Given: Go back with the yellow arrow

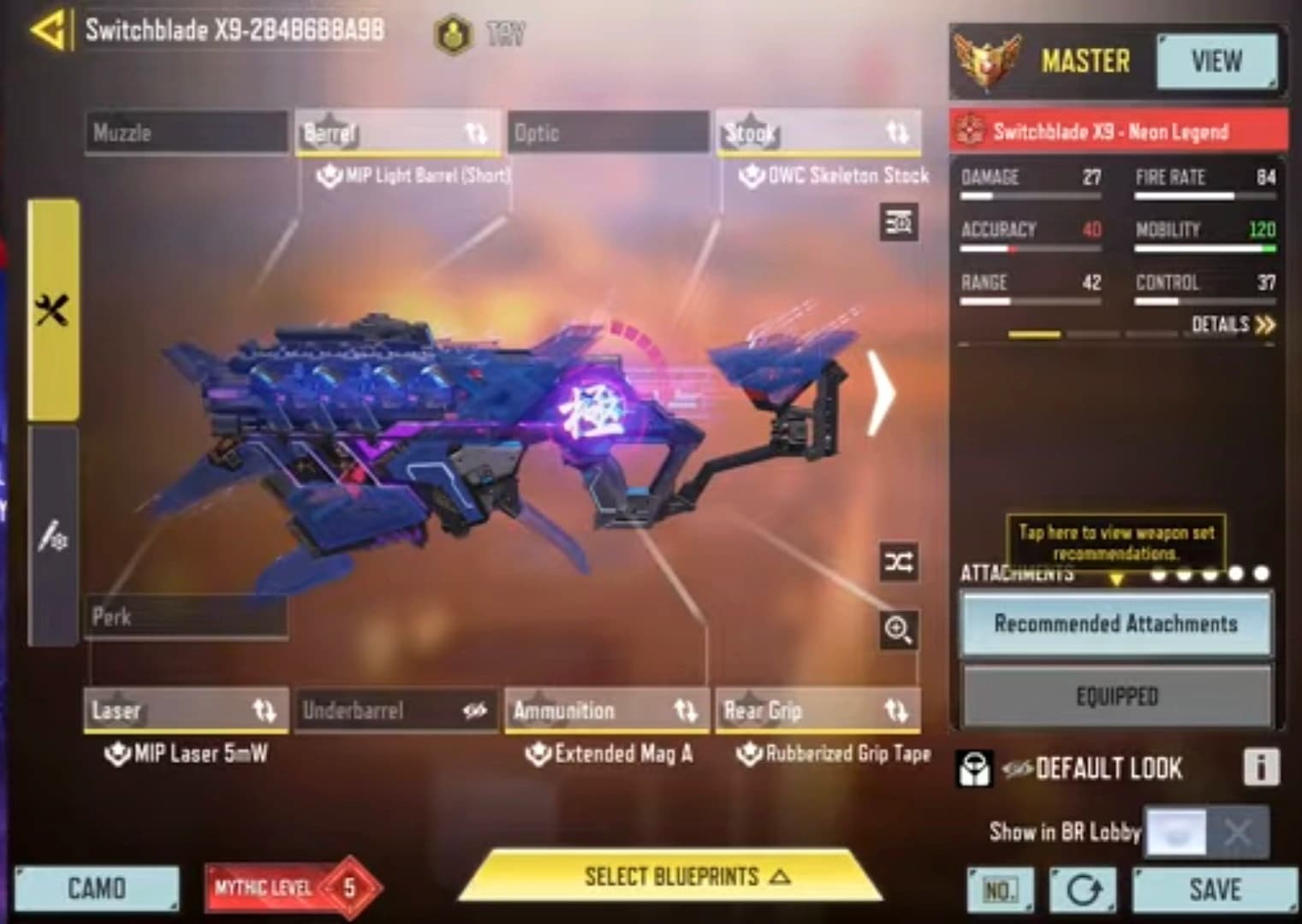Looking at the screenshot, I should pos(48,32).
